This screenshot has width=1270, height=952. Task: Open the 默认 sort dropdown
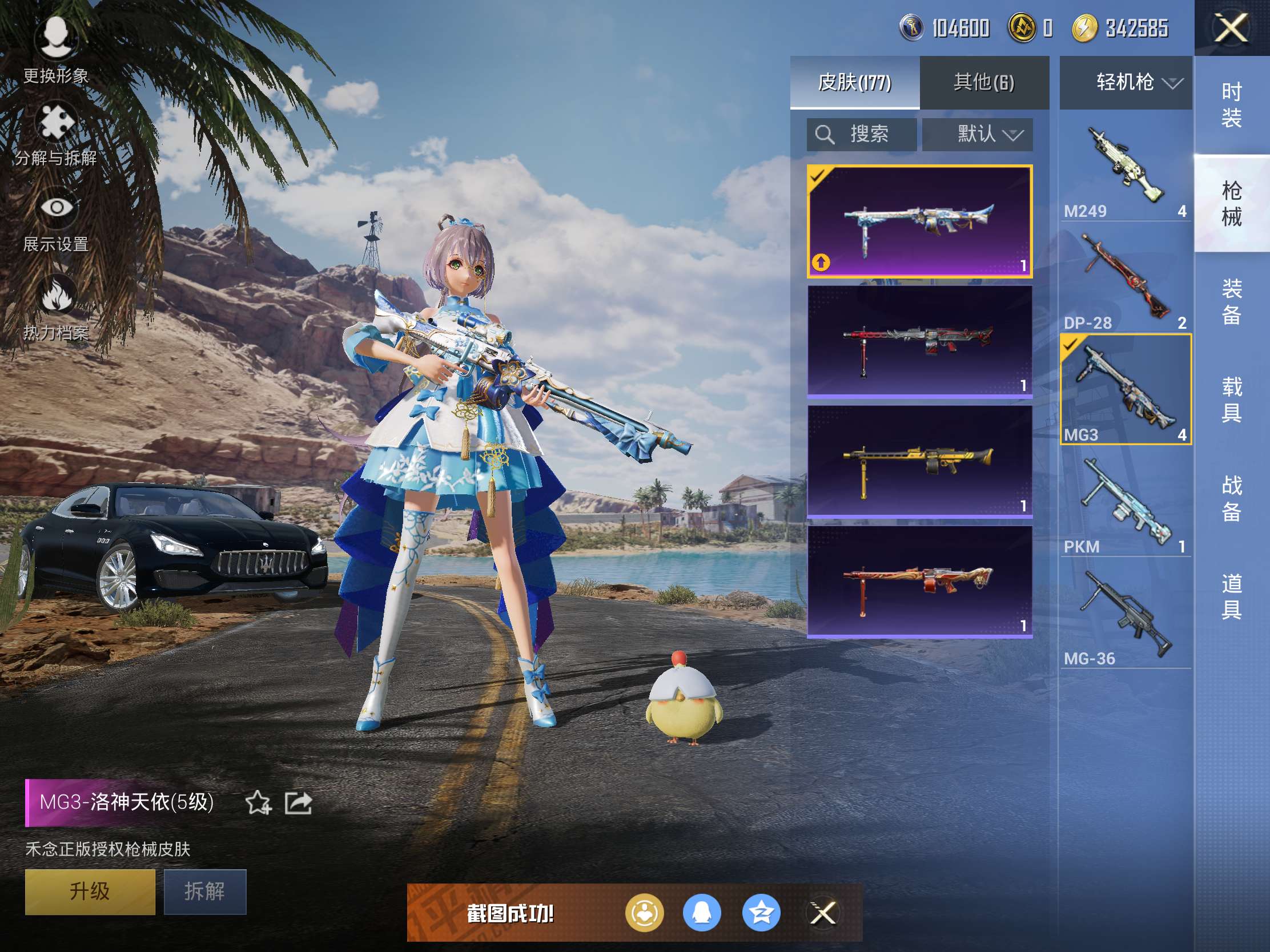click(x=977, y=135)
